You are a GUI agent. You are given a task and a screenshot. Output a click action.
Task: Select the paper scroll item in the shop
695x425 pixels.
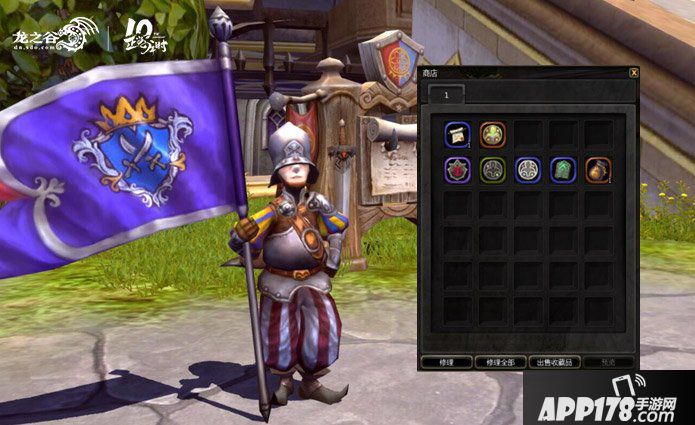[458, 134]
